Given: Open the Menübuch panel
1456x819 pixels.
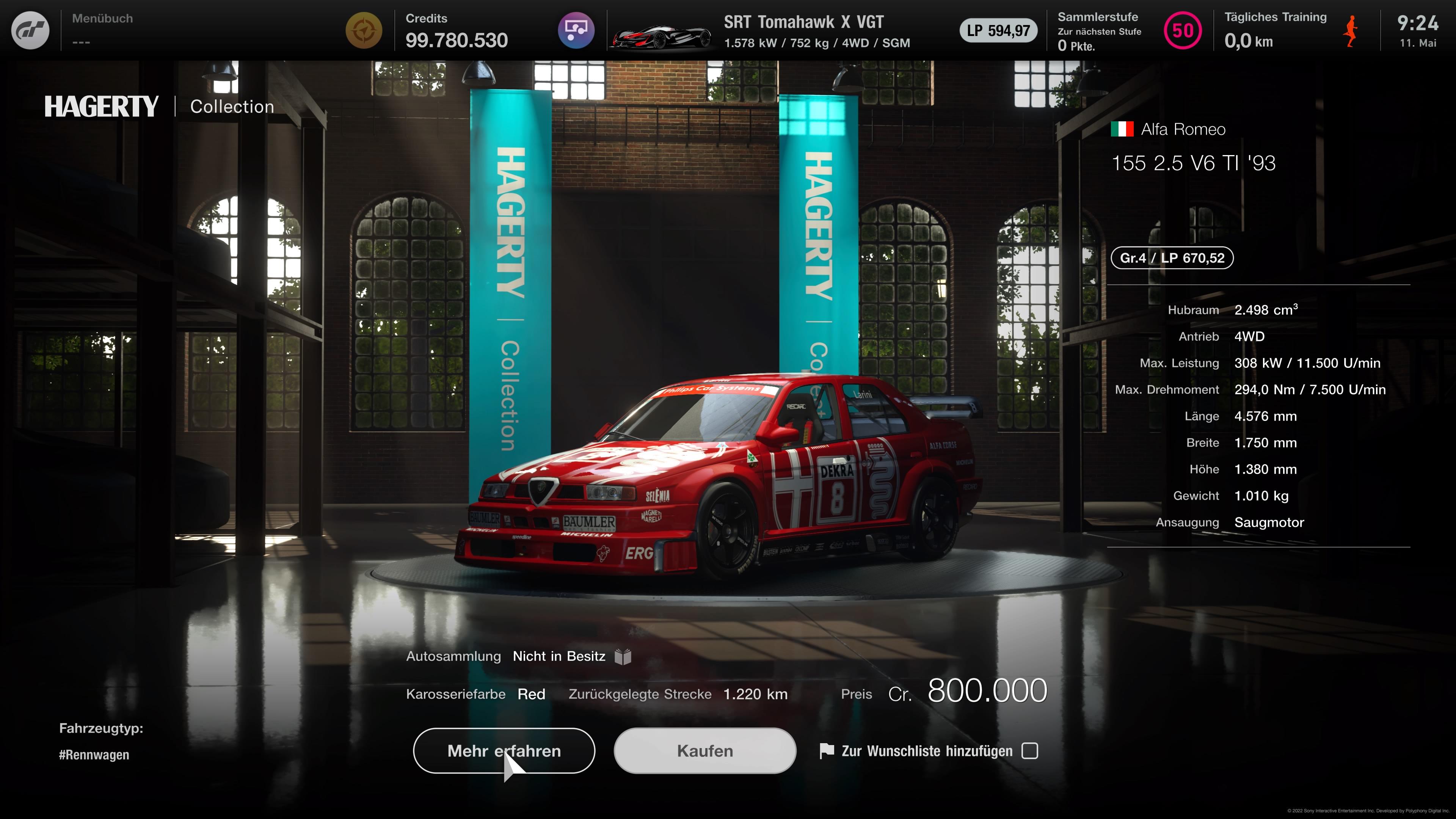Looking at the screenshot, I should point(102,30).
